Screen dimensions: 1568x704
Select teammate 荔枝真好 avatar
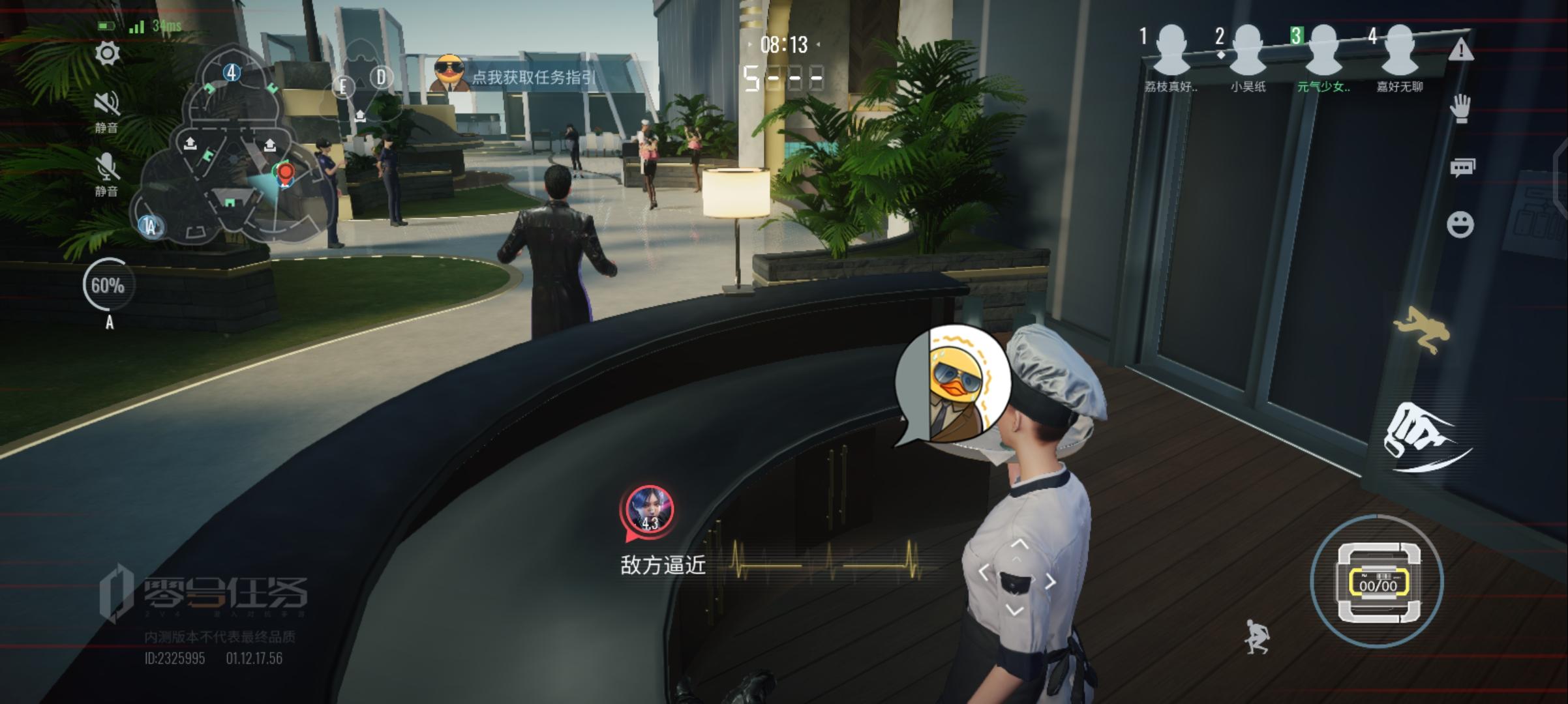click(1171, 51)
